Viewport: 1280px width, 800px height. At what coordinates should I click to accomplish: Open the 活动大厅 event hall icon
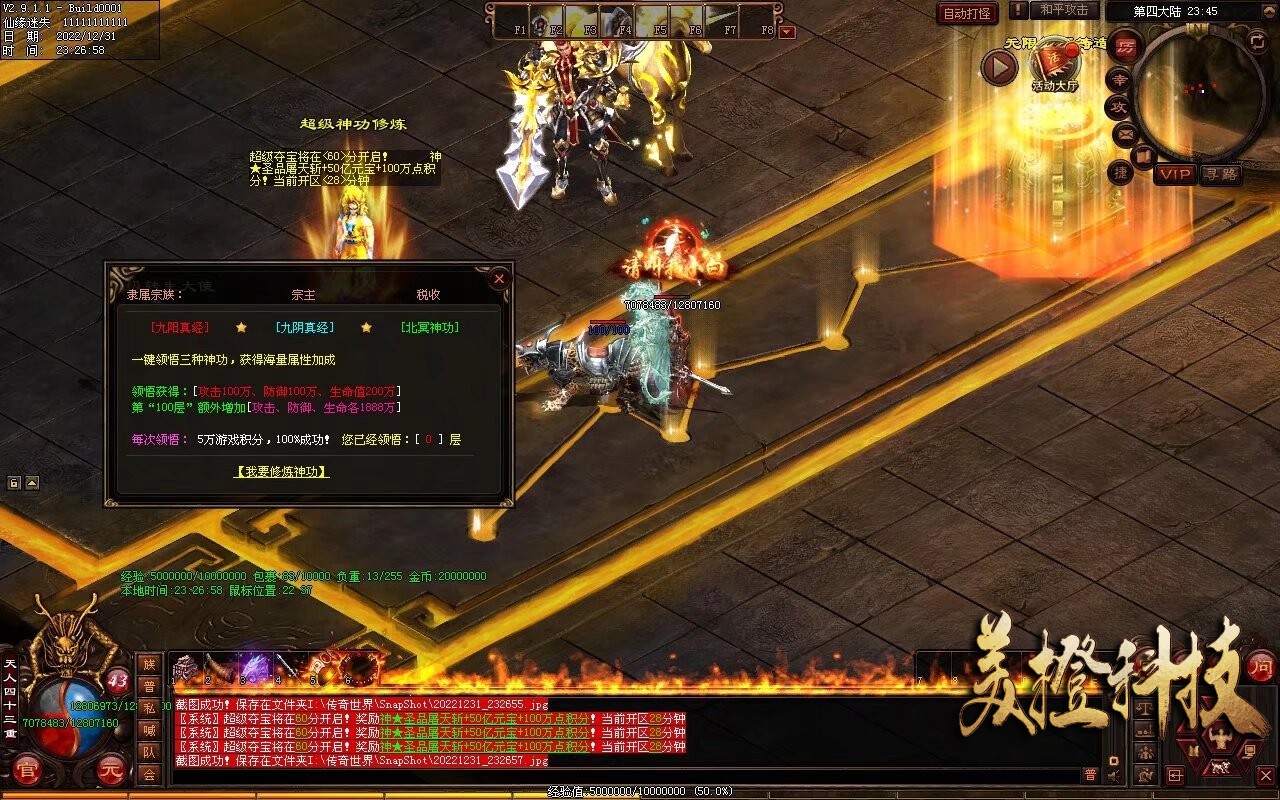[x=1054, y=66]
